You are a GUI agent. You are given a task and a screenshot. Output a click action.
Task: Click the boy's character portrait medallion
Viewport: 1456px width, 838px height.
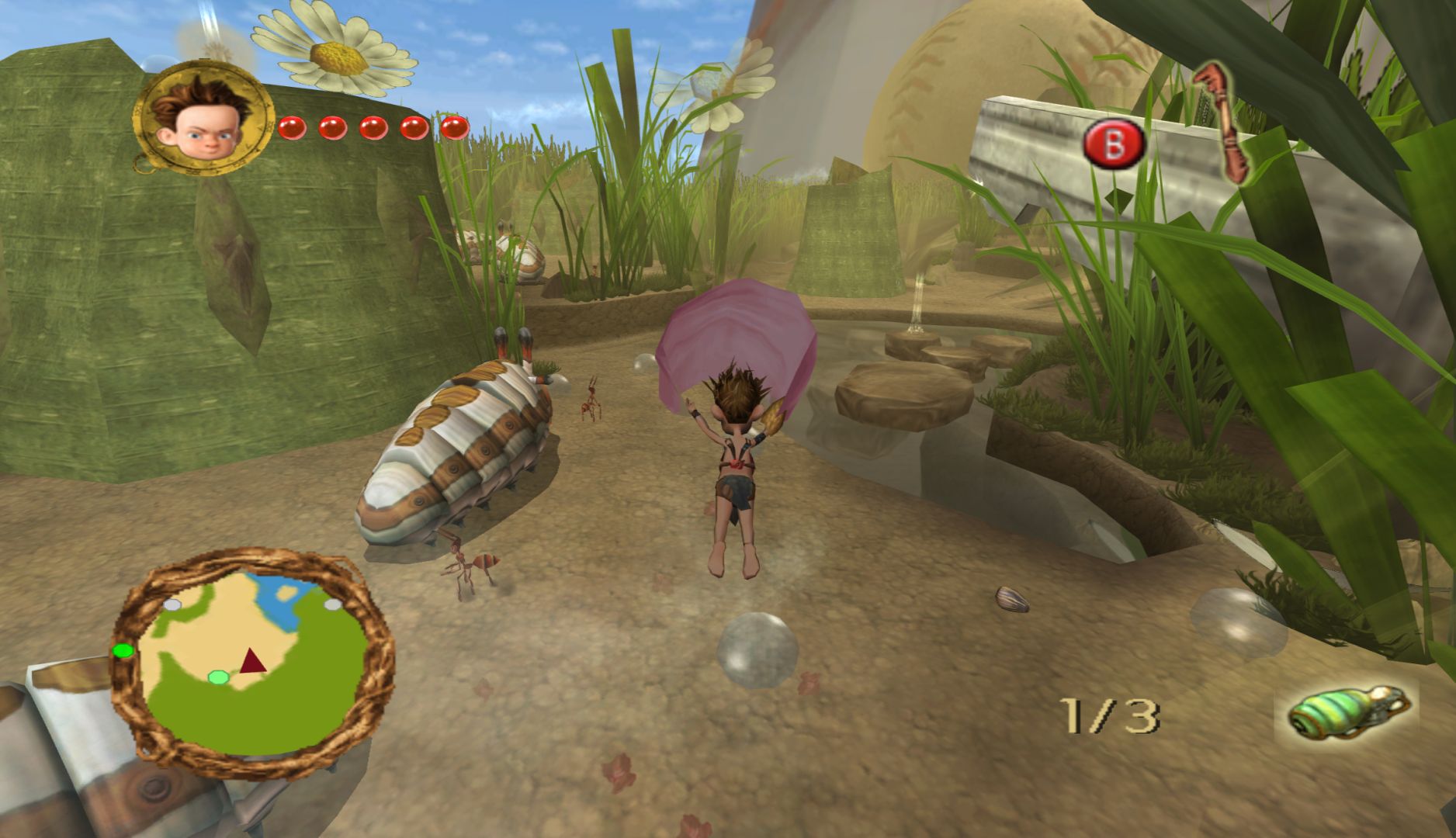(x=204, y=120)
